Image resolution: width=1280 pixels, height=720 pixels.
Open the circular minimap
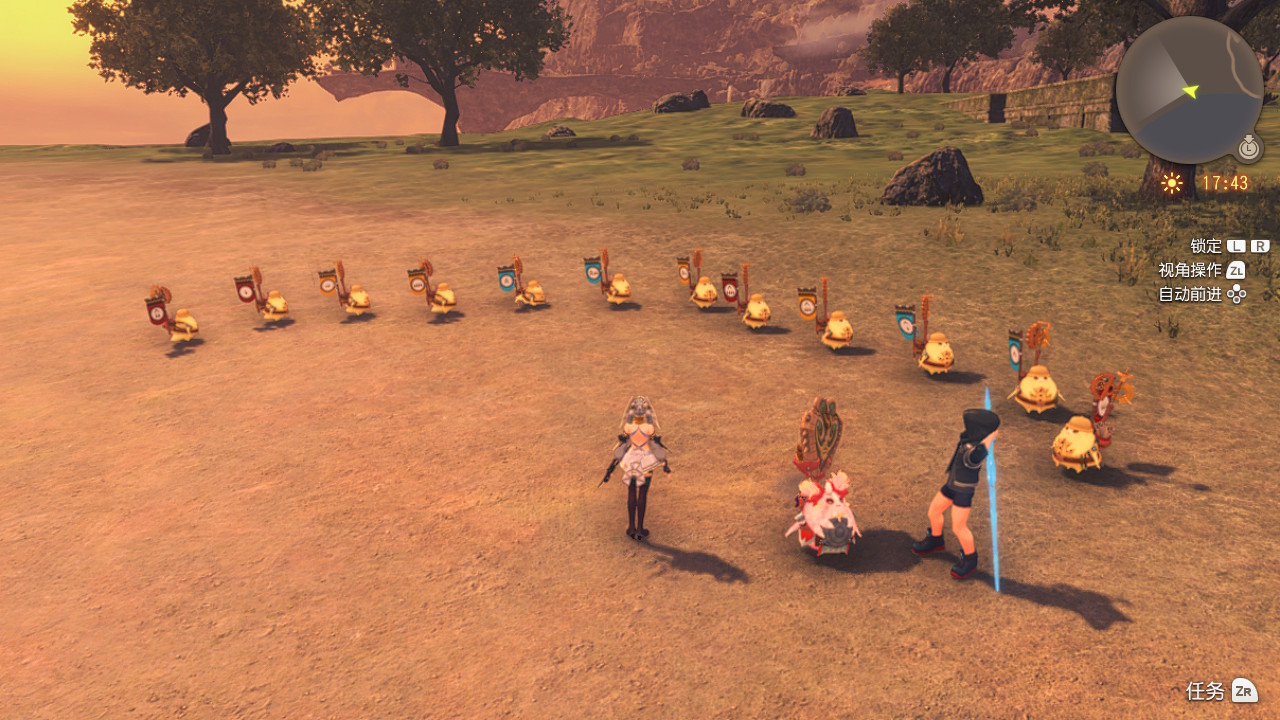[x=1189, y=90]
